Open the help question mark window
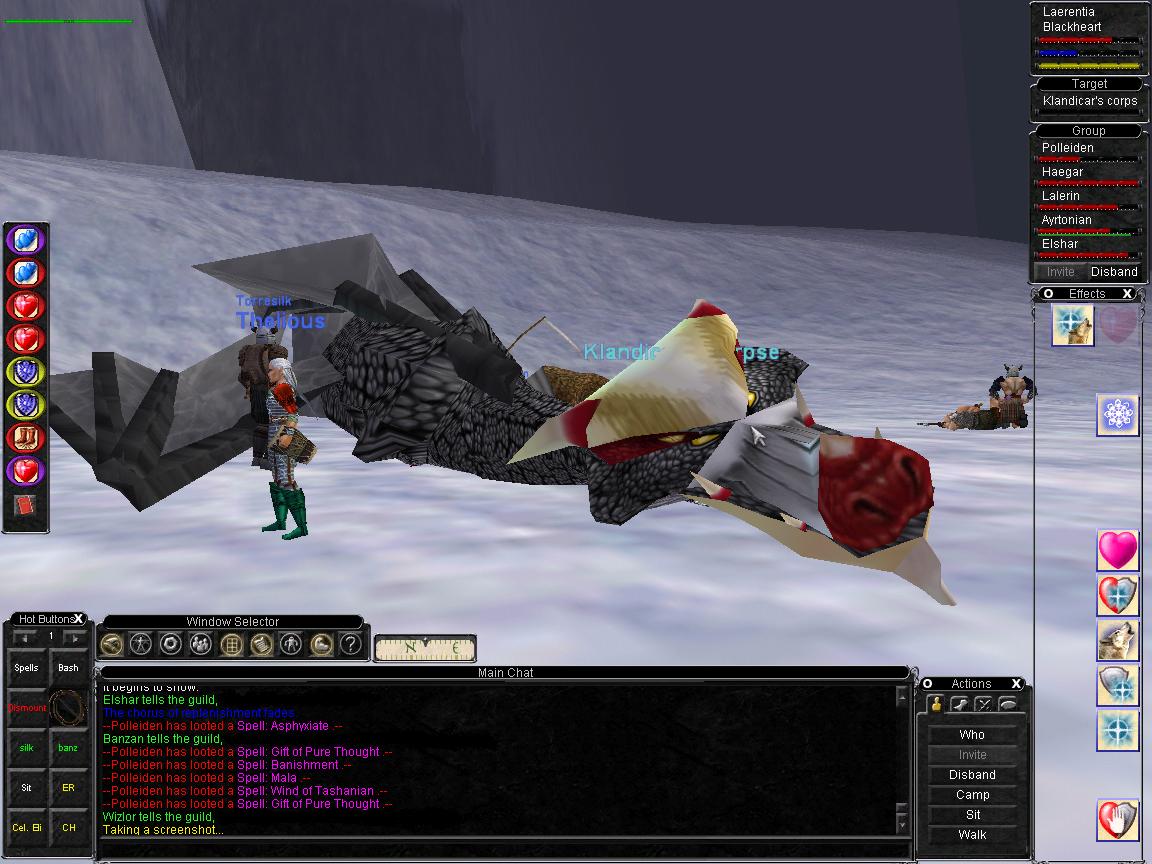The width and height of the screenshot is (1152, 864). tap(350, 644)
